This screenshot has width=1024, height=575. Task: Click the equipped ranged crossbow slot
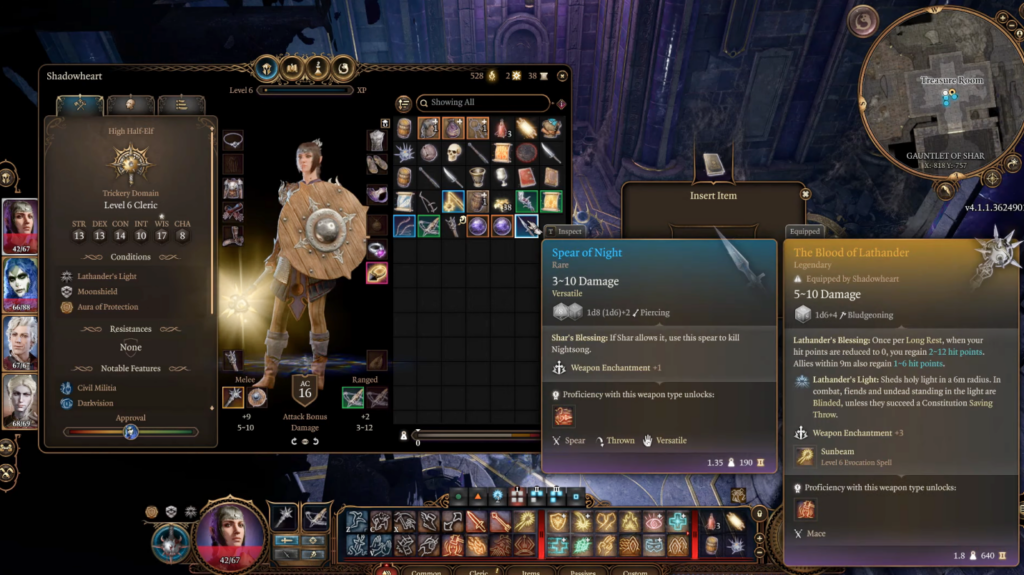coord(352,397)
